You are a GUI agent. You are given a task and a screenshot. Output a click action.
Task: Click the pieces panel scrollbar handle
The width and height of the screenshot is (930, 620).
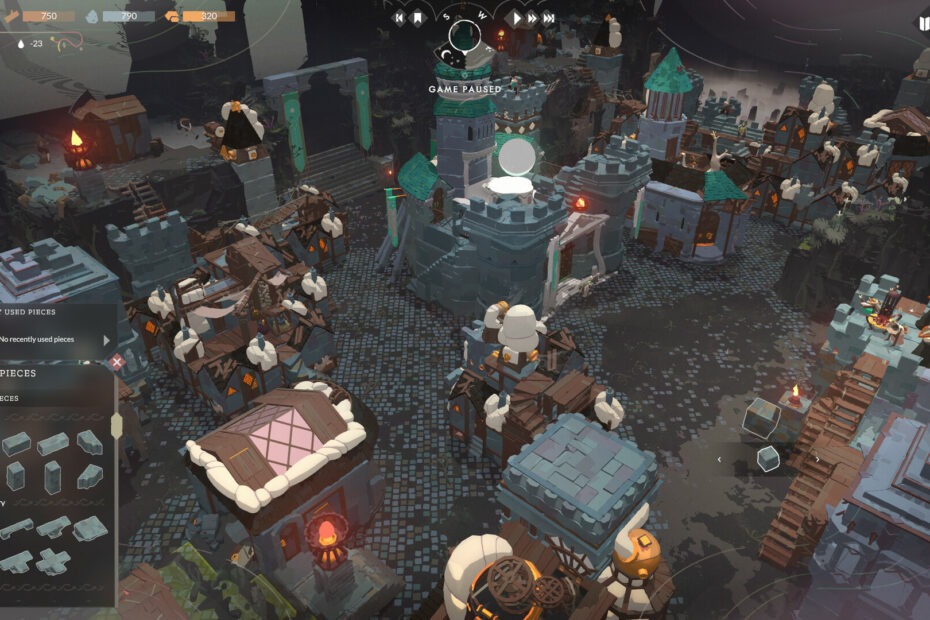coord(116,425)
